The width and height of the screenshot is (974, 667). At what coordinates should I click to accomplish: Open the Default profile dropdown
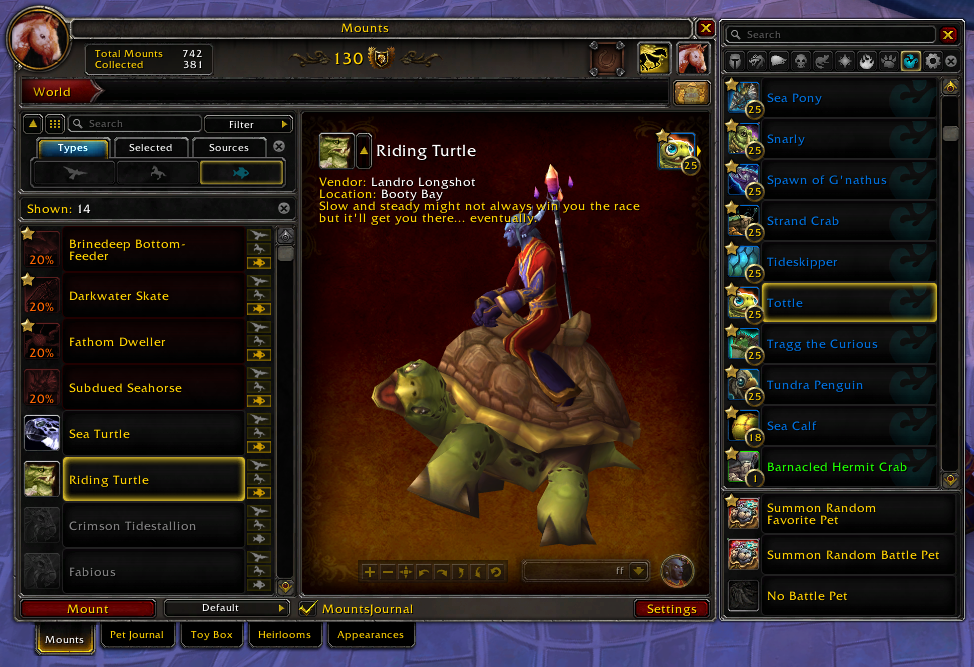click(x=226, y=608)
